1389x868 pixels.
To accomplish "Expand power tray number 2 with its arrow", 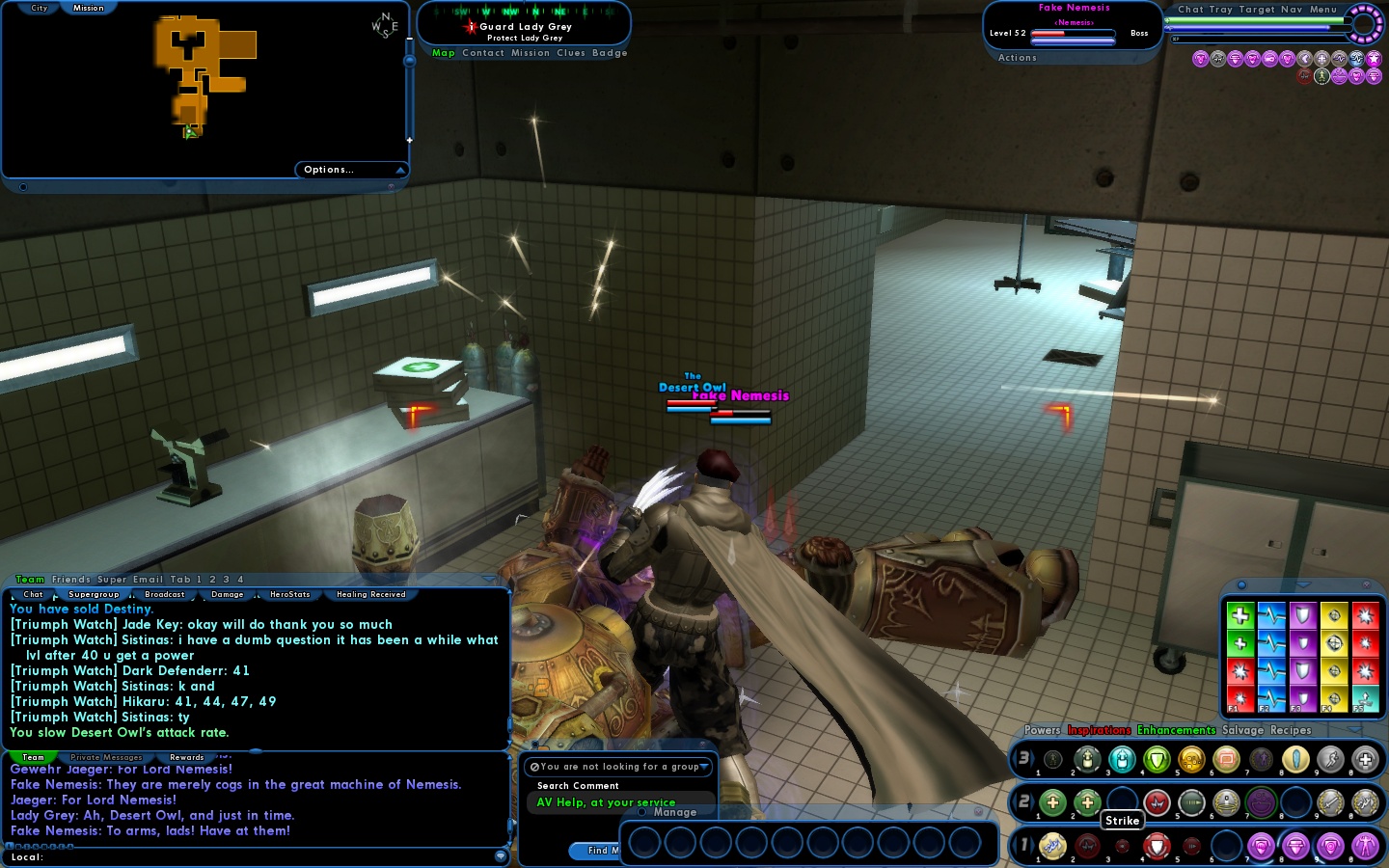I will click(x=1034, y=800).
